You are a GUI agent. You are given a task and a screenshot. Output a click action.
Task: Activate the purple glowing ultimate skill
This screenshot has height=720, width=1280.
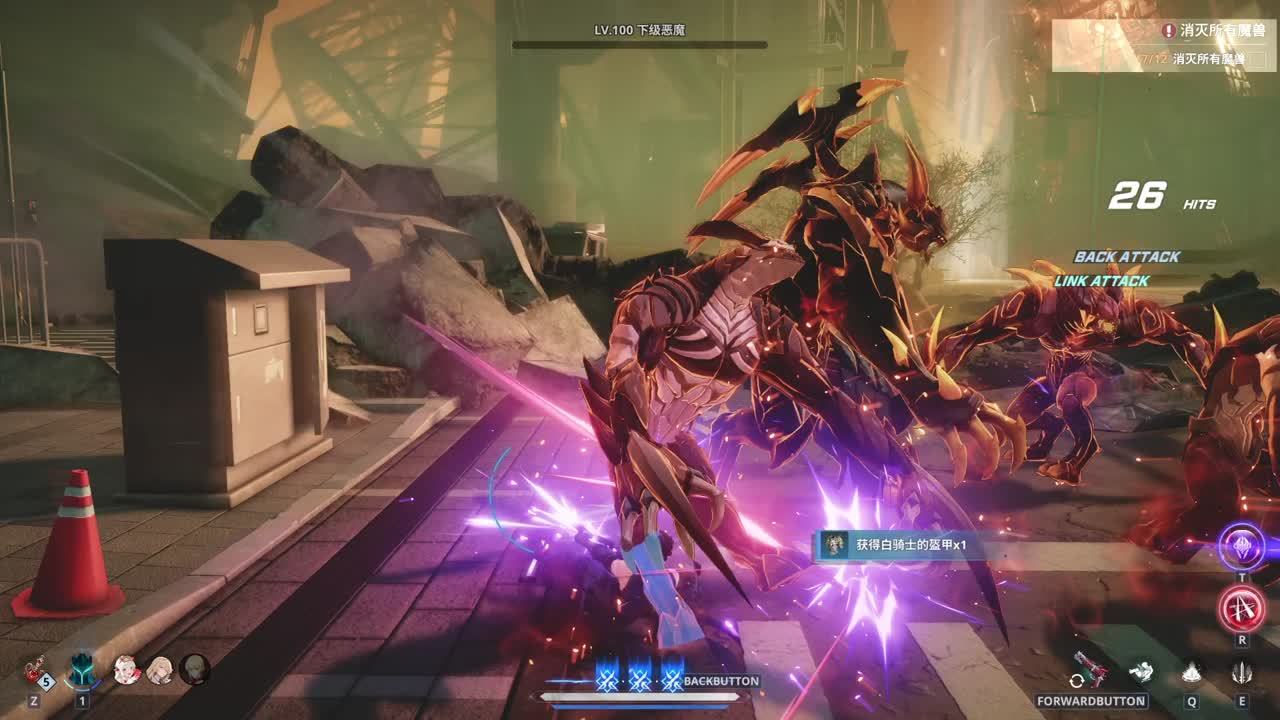tap(1242, 547)
